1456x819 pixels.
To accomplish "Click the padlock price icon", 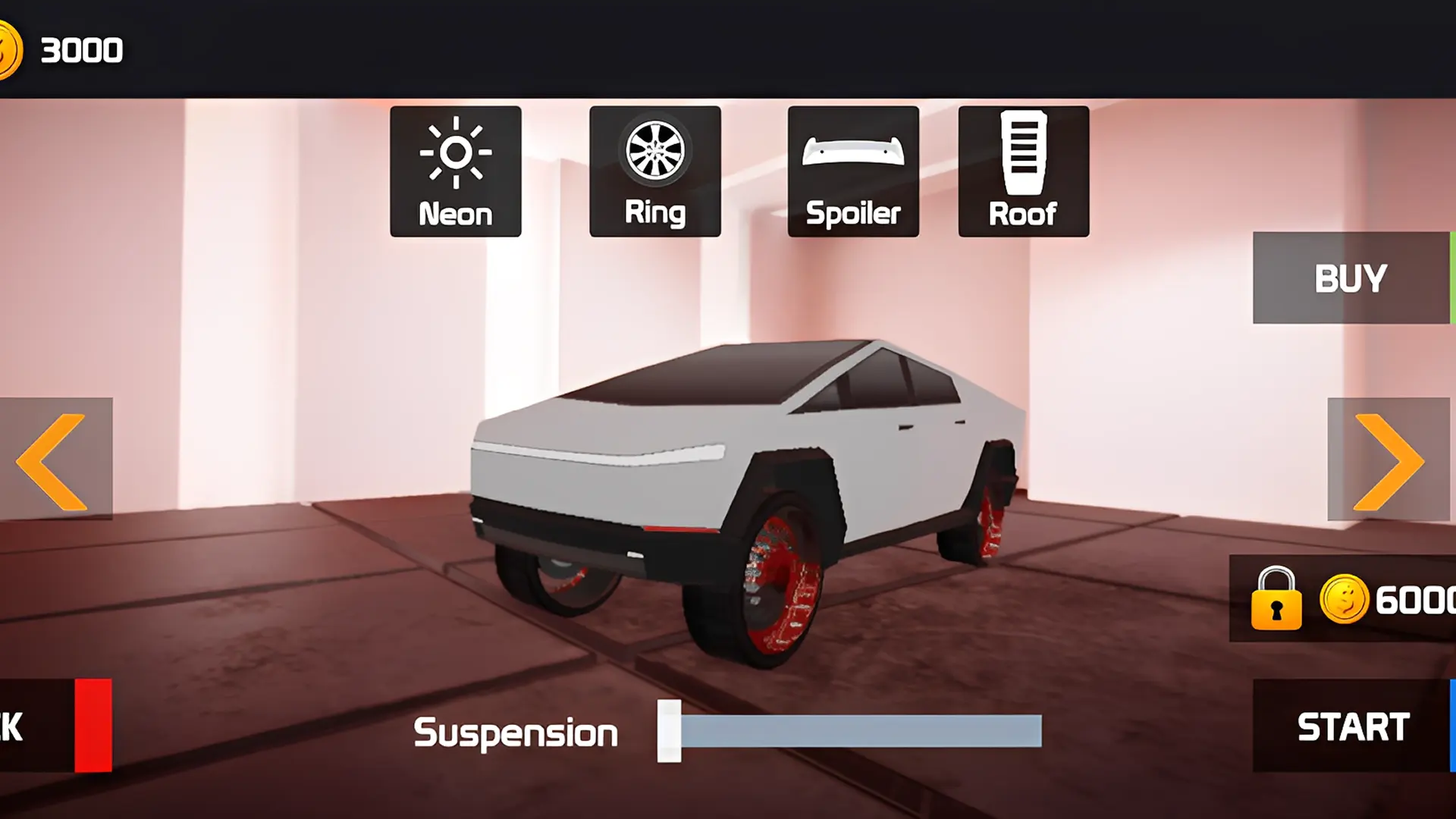I will (x=1276, y=599).
